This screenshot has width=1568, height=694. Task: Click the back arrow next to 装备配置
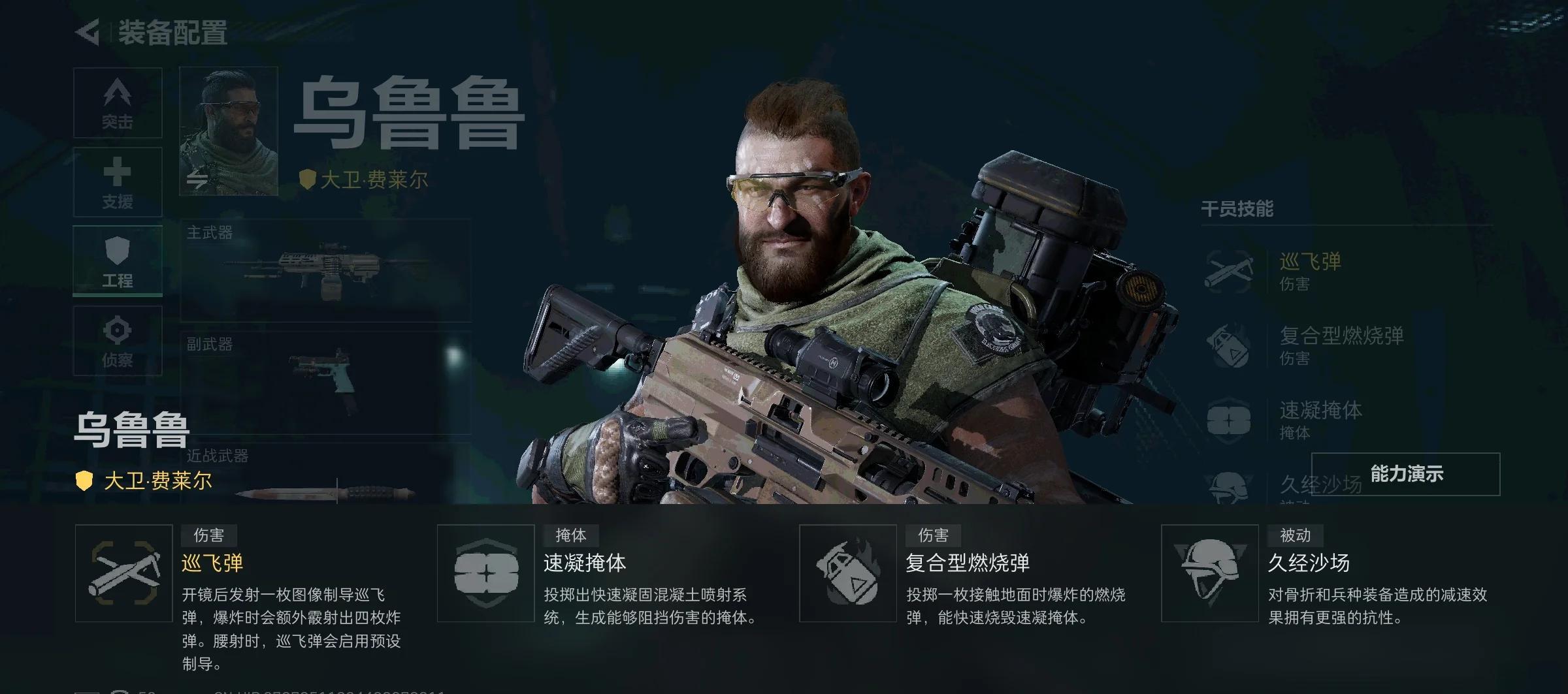coord(87,29)
